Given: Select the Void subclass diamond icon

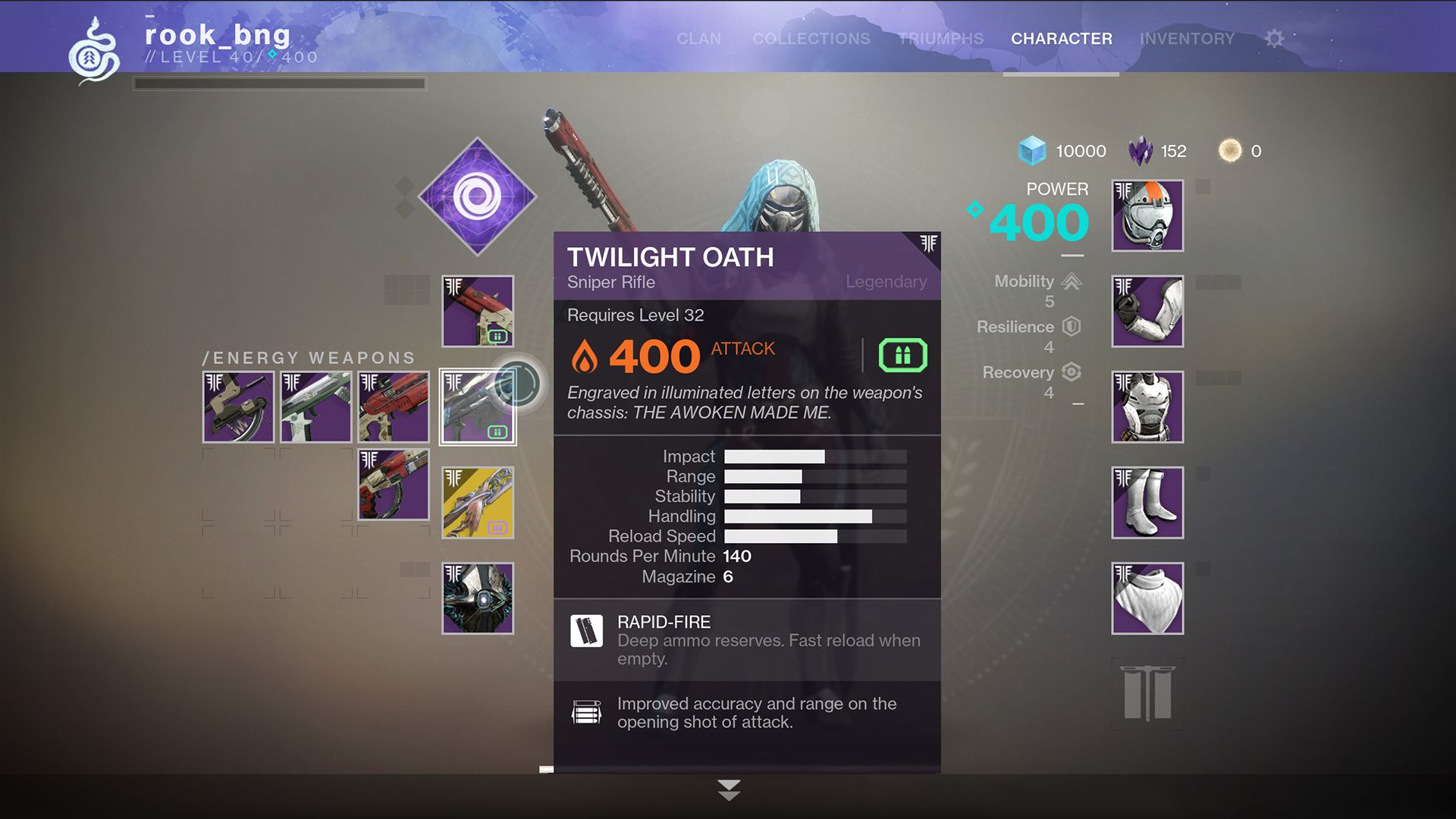Looking at the screenshot, I should pos(477,196).
